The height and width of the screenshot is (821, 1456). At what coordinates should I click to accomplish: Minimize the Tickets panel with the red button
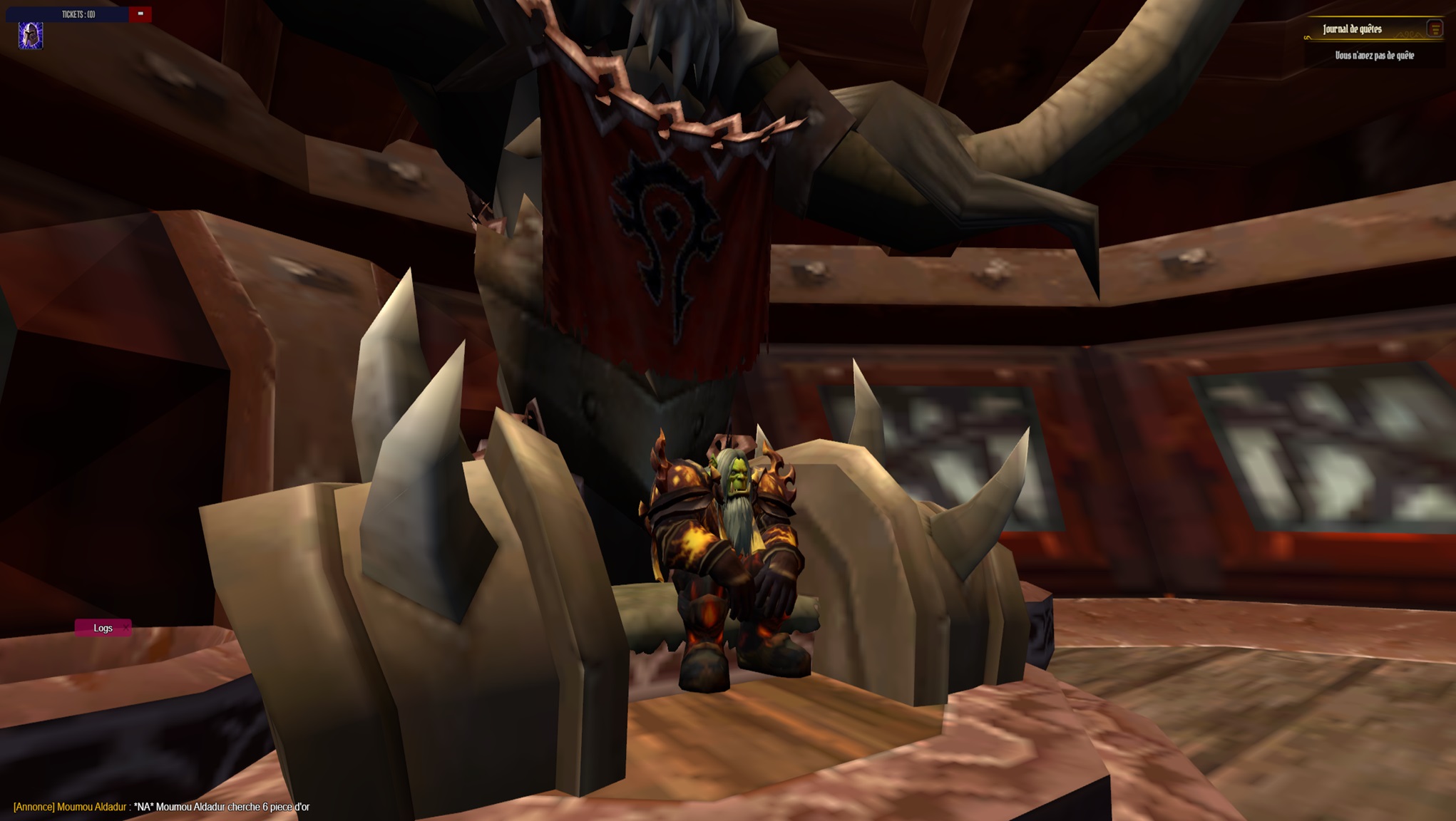140,13
